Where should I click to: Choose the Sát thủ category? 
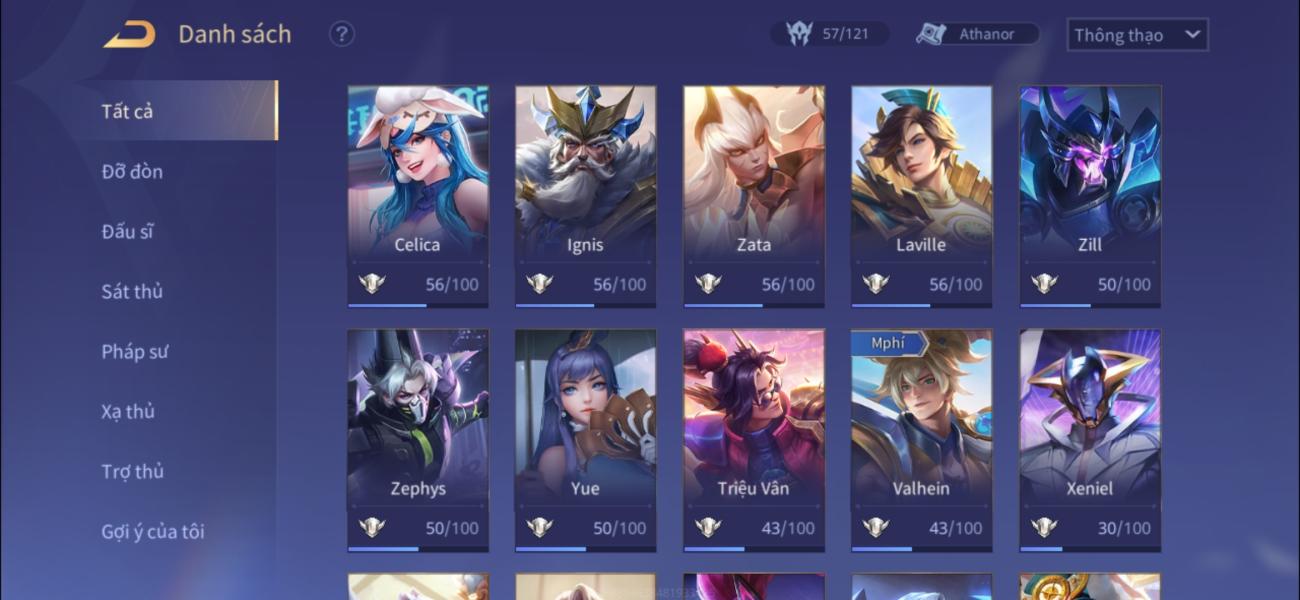(x=132, y=291)
